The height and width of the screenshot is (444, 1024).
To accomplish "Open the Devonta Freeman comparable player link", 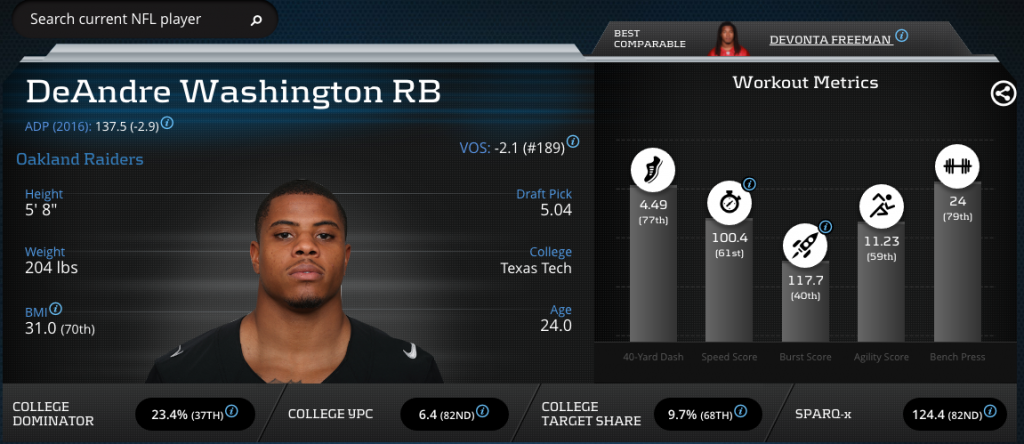I will (829, 39).
